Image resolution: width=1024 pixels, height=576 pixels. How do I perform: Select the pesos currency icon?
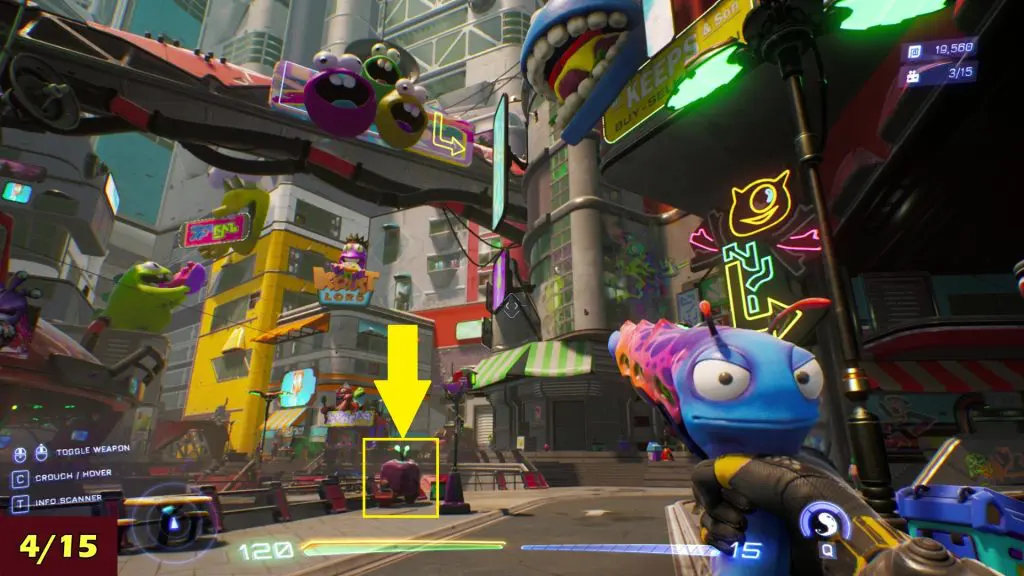pyautogui.click(x=914, y=51)
